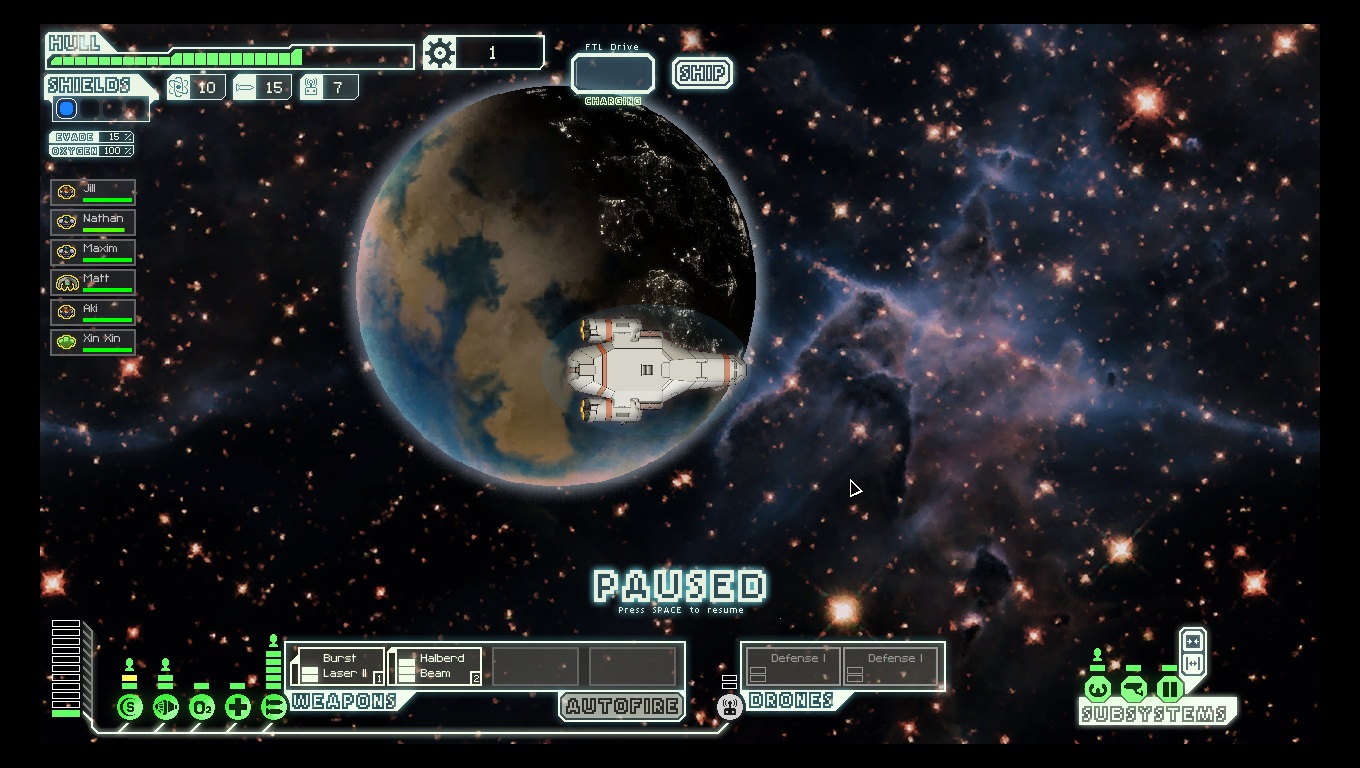
Task: Select the Halberd Beam weapon
Action: click(x=435, y=666)
